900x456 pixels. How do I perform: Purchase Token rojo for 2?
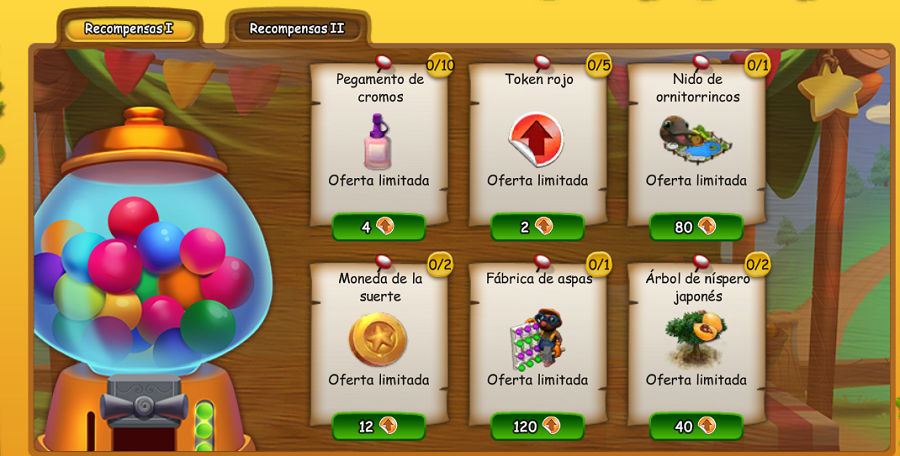537,227
